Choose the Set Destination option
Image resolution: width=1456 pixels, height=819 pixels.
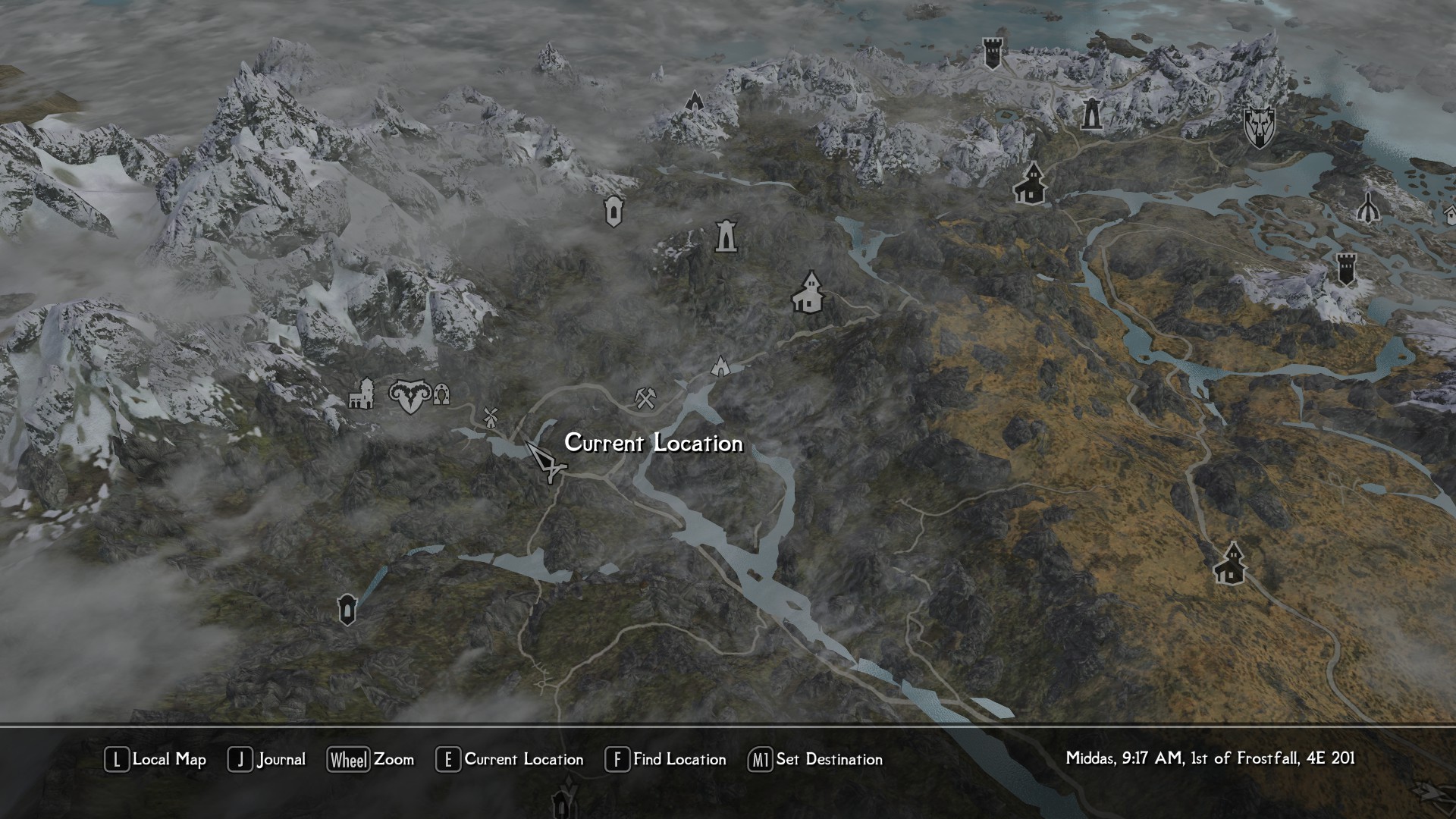(815, 759)
